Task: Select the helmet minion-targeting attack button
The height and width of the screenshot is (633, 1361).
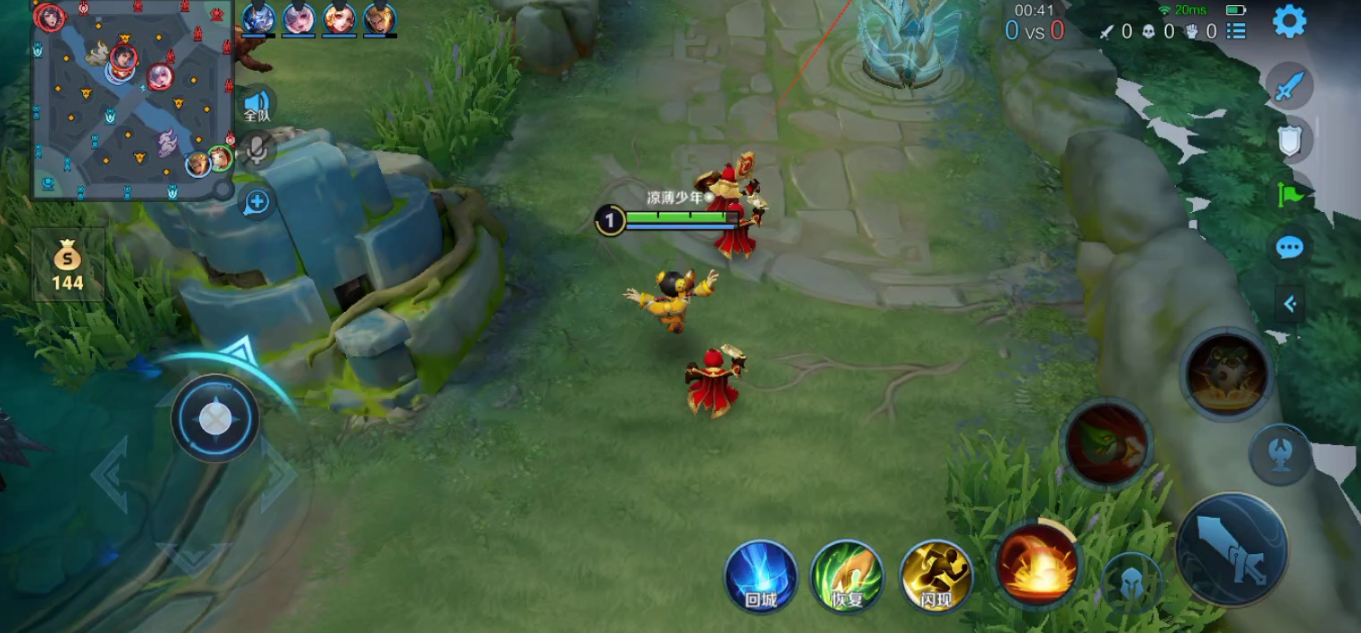Action: tap(1131, 582)
